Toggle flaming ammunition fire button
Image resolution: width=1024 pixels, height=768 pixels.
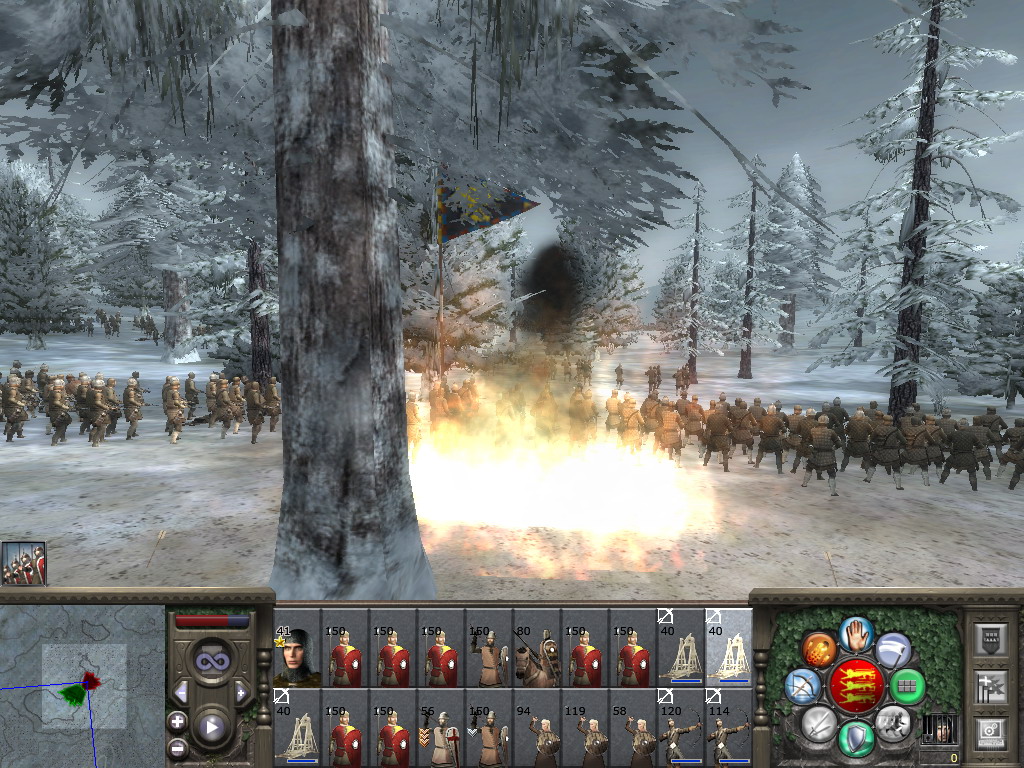(819, 650)
